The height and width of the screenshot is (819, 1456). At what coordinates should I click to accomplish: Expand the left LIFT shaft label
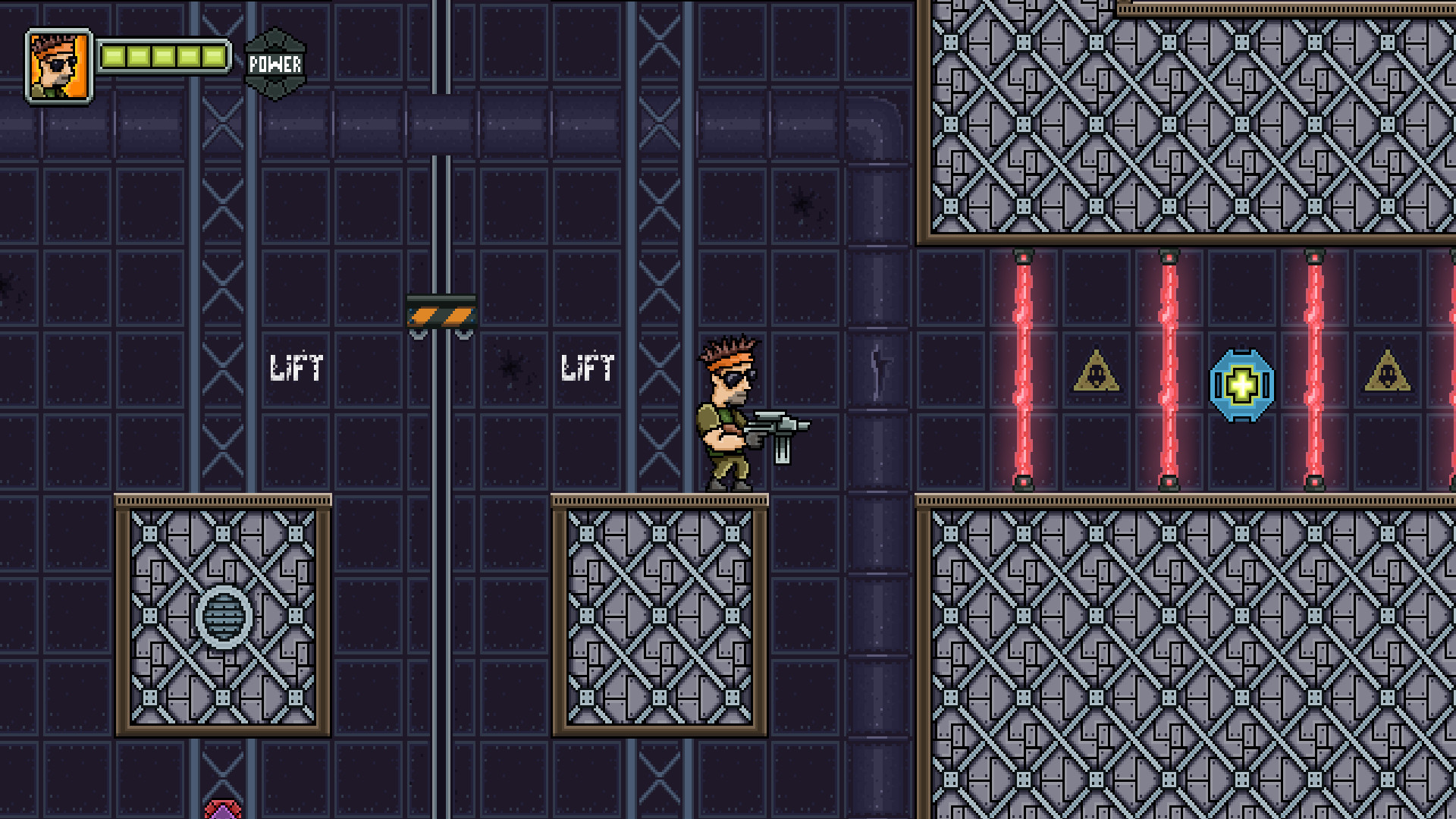click(296, 369)
